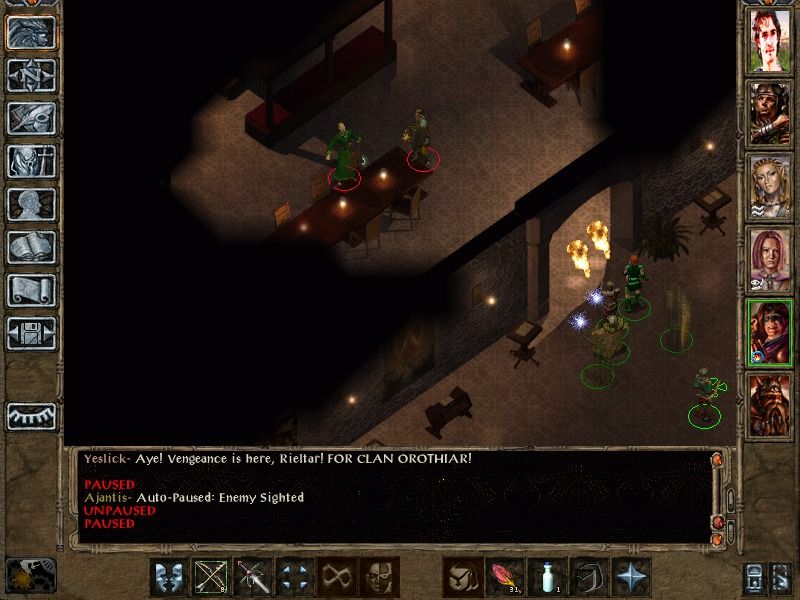The height and width of the screenshot is (600, 800).
Task: Click the game clock to toggle pause
Action: click(30, 575)
